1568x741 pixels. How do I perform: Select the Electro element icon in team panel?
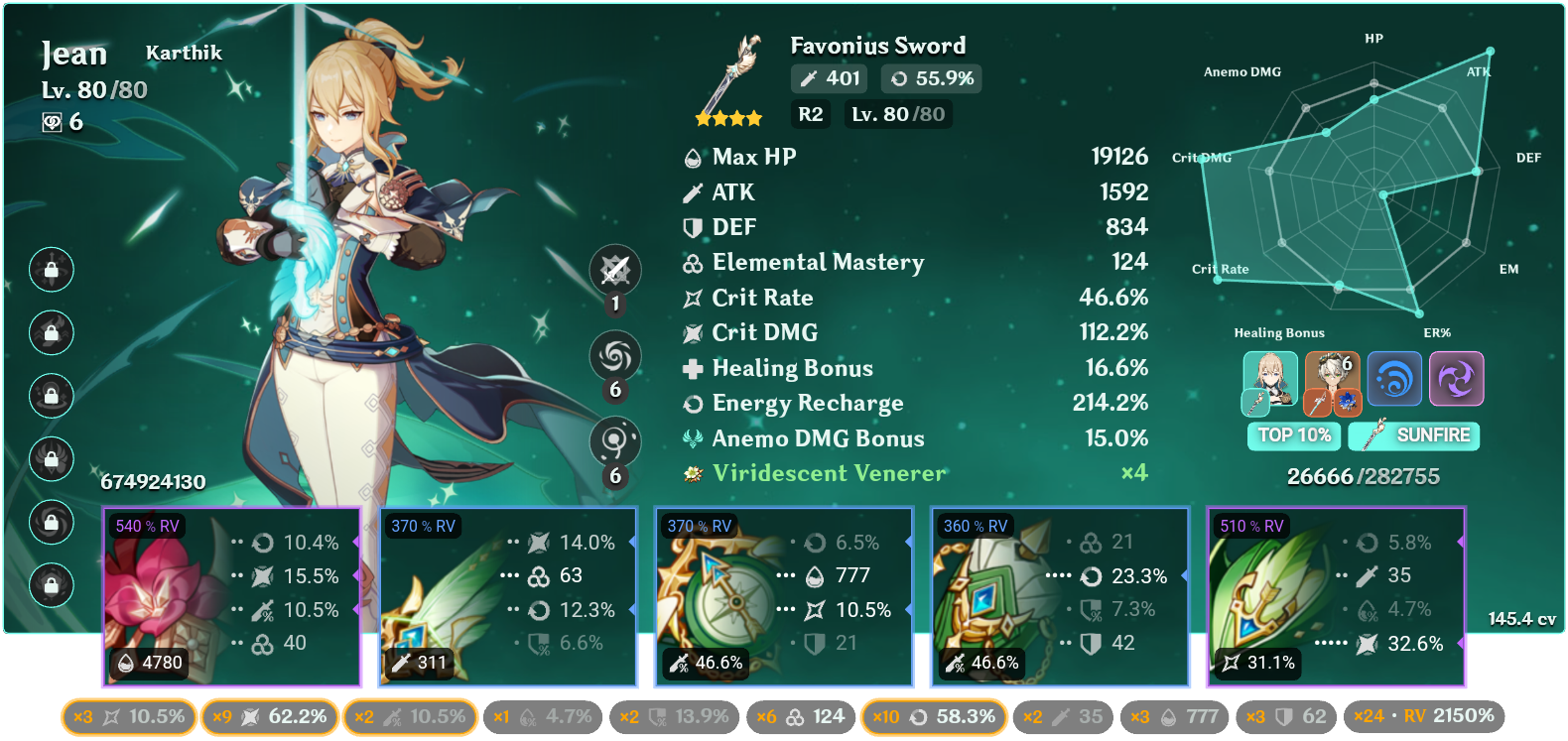[1455, 379]
